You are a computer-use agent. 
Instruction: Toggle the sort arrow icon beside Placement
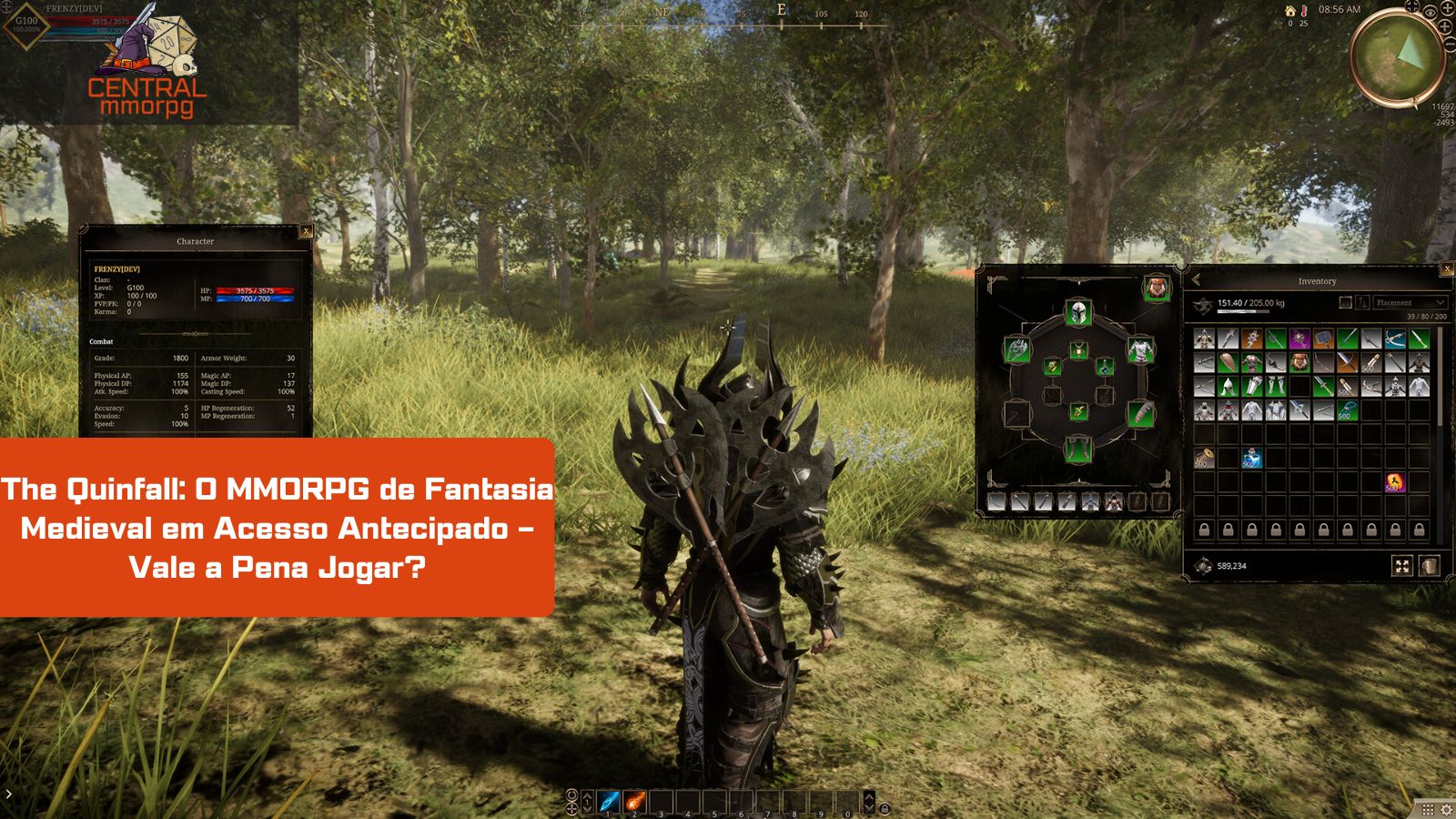(1362, 303)
